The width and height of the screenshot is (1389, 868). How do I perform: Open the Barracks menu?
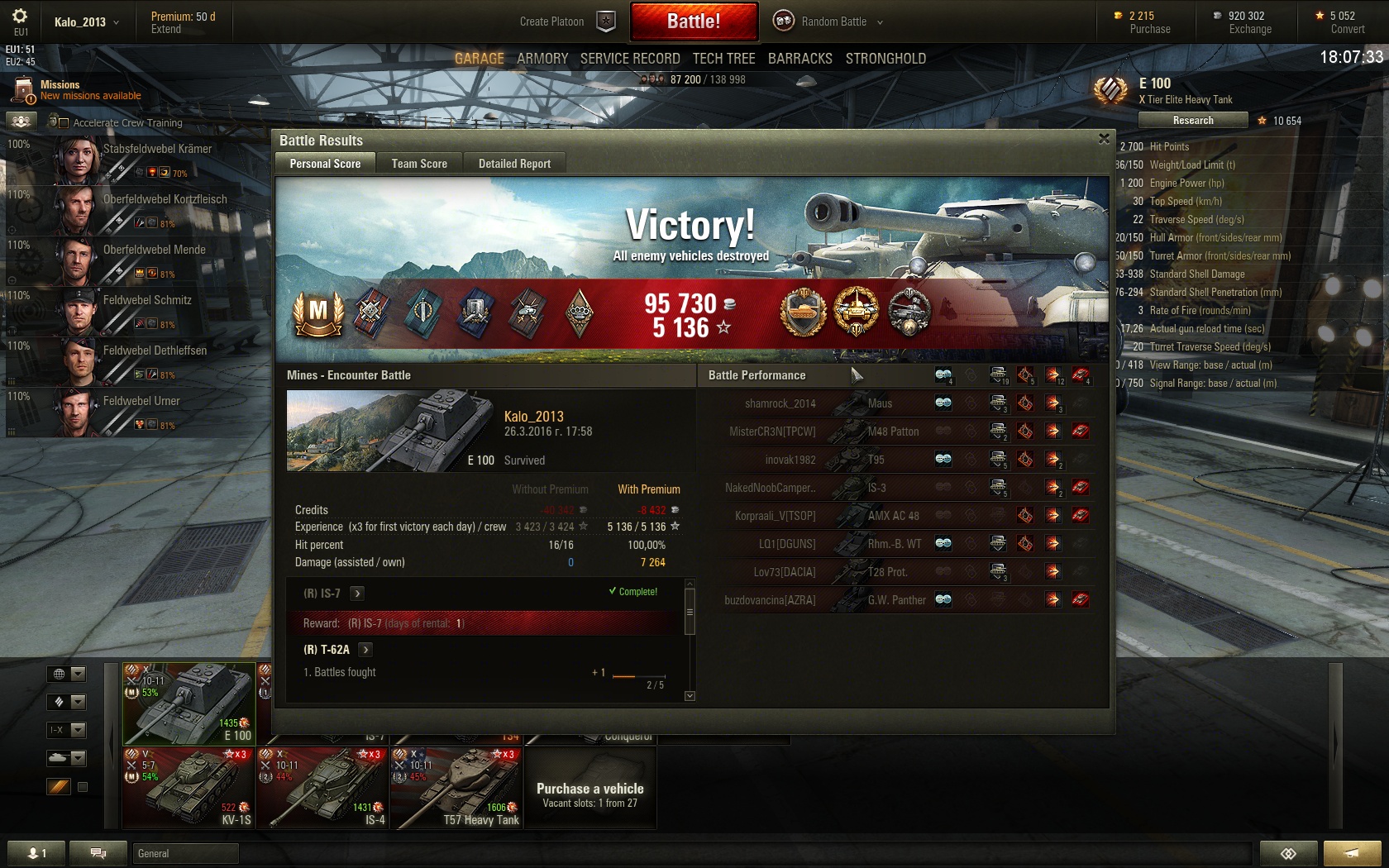800,59
